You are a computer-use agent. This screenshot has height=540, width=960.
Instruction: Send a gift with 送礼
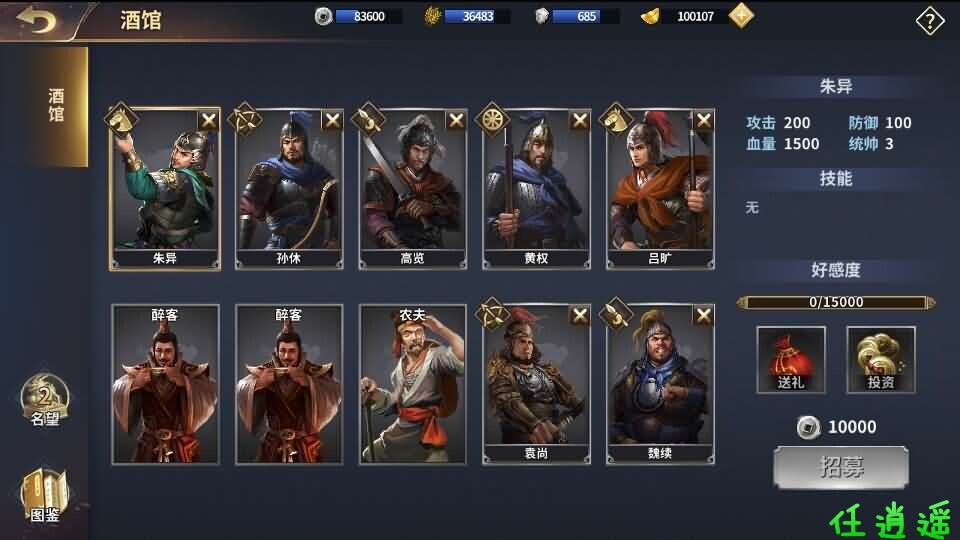[x=791, y=360]
